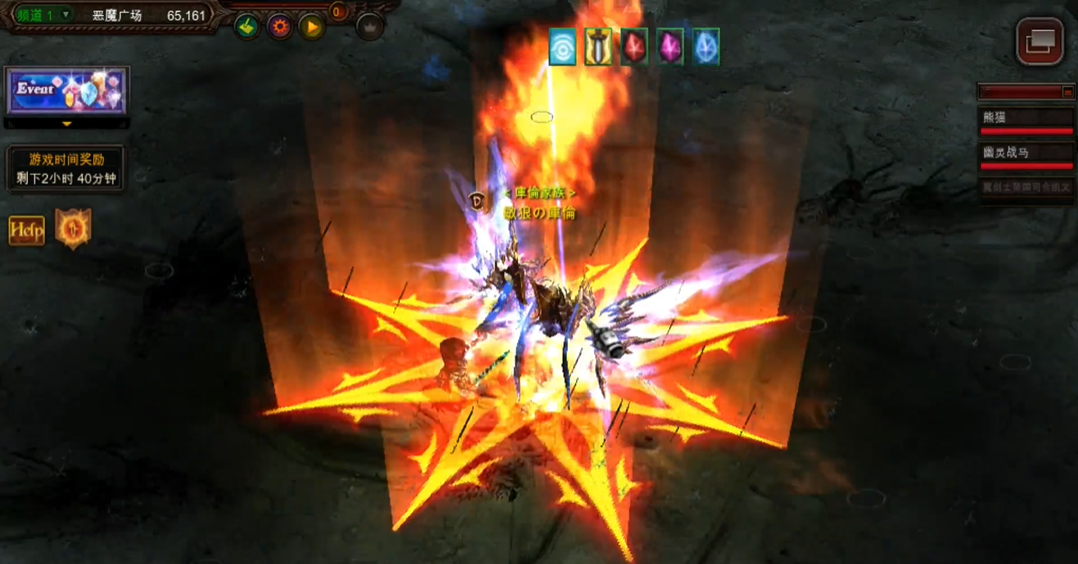This screenshot has width=1078, height=564.
Task: Collapse the party list header bar
Action: tap(1068, 92)
